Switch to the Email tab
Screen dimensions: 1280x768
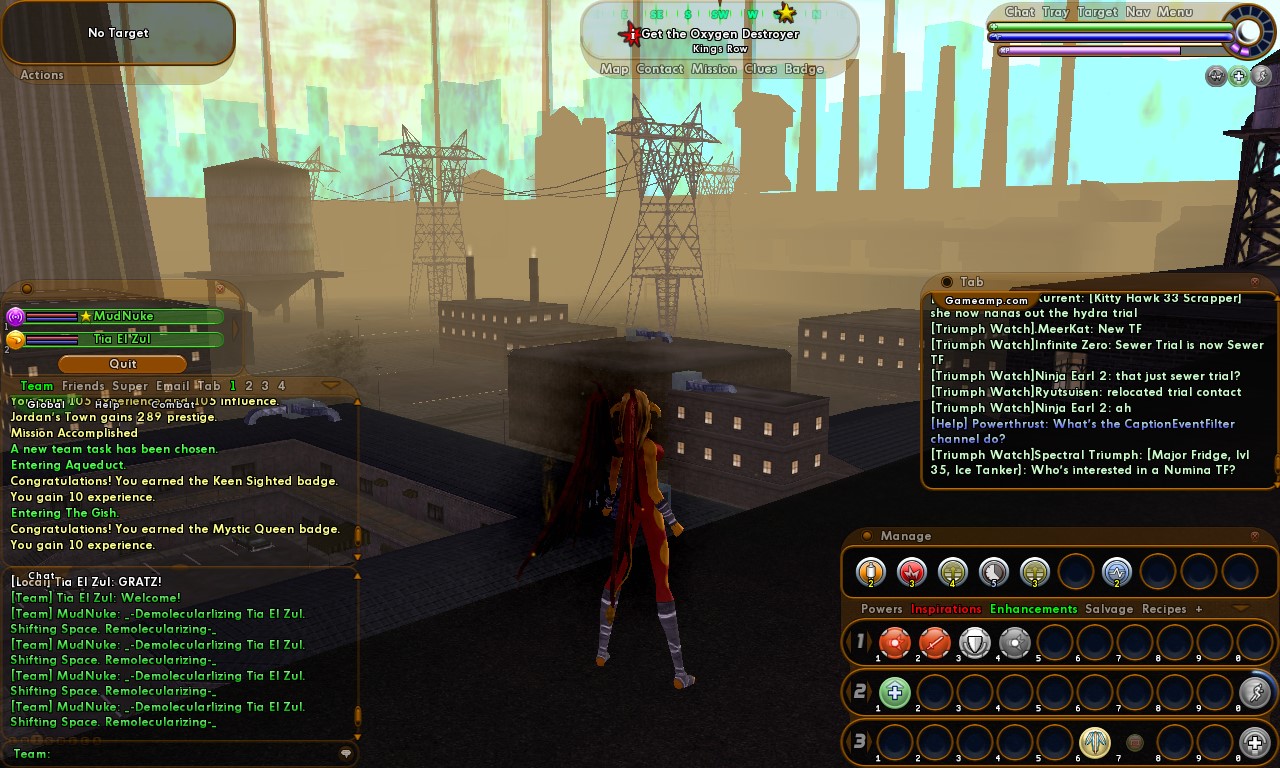172,386
